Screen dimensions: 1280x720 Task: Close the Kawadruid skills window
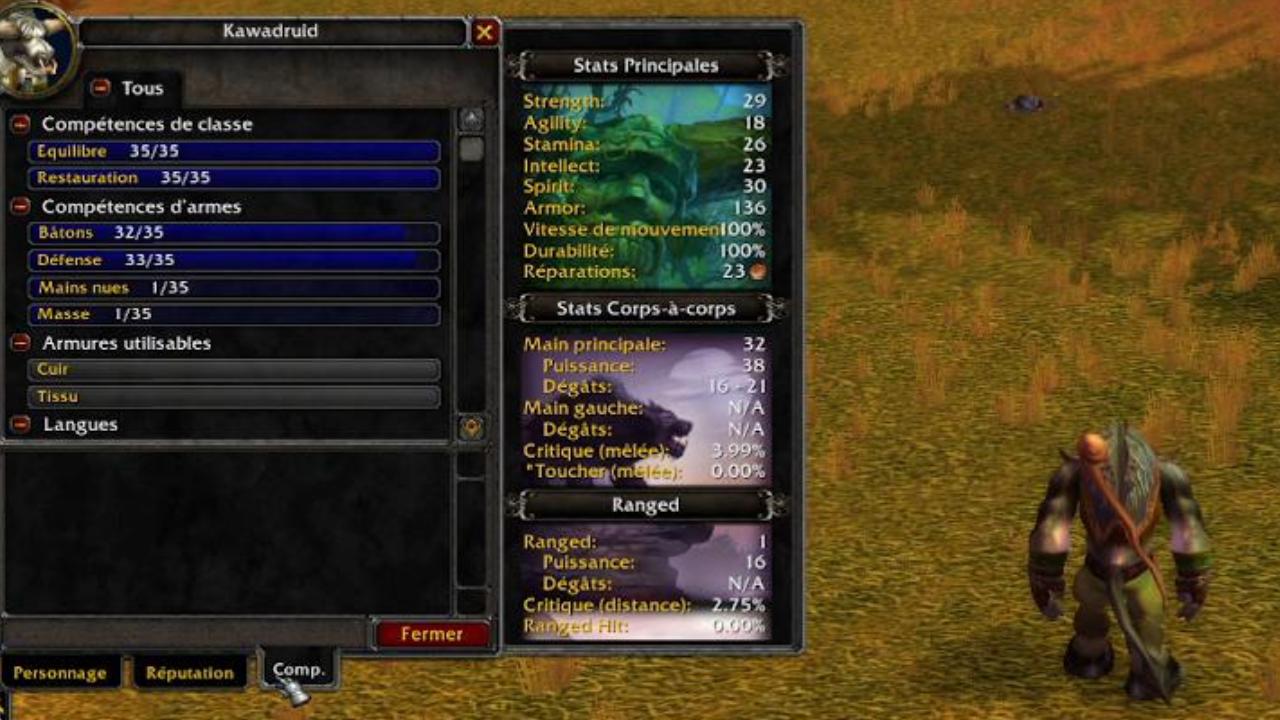pyautogui.click(x=485, y=32)
